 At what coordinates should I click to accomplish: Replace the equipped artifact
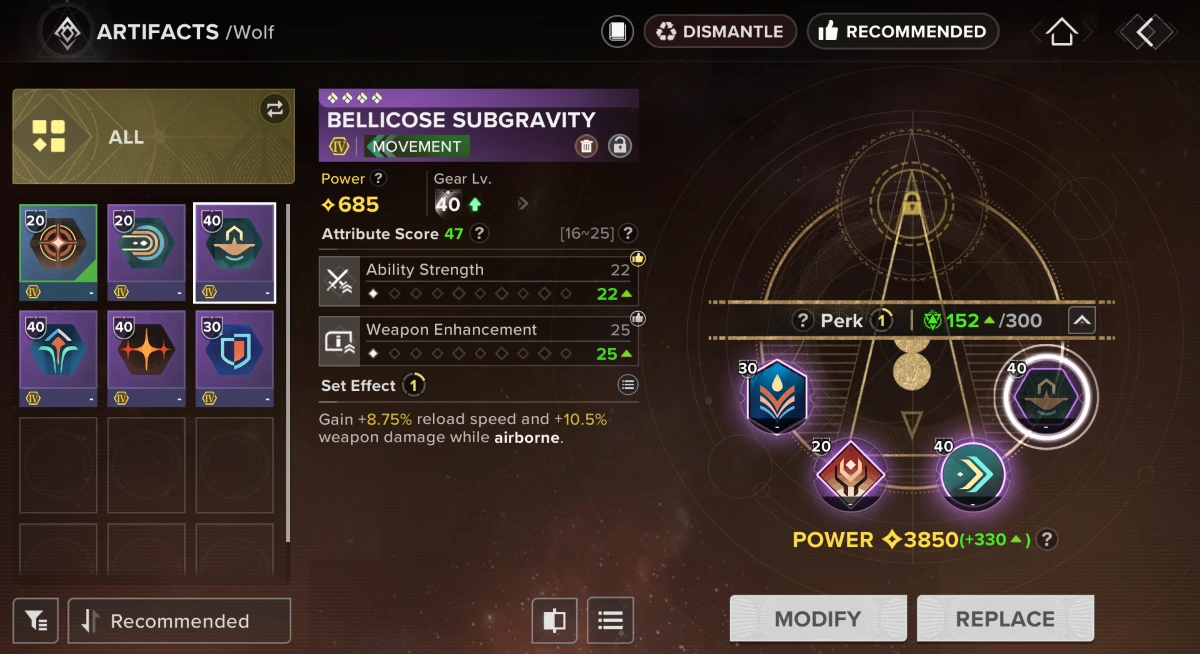coord(1005,619)
